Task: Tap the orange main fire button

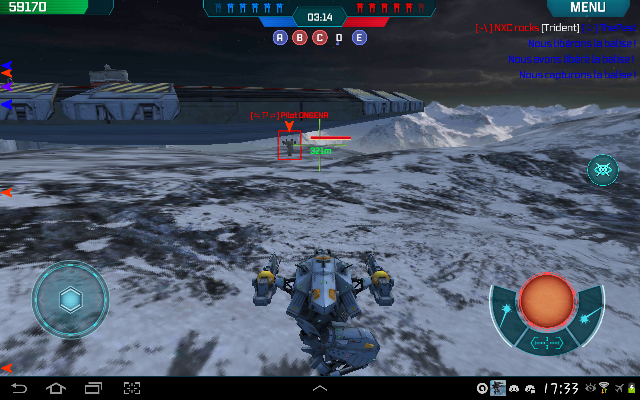Action: point(546,299)
